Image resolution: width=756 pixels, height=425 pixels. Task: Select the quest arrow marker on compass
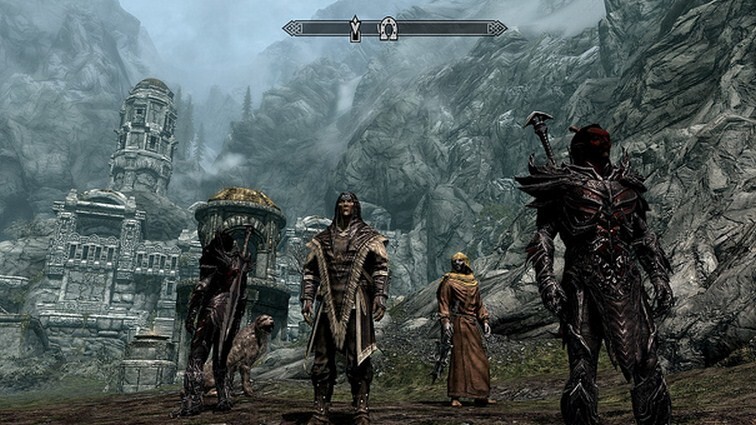355,29
